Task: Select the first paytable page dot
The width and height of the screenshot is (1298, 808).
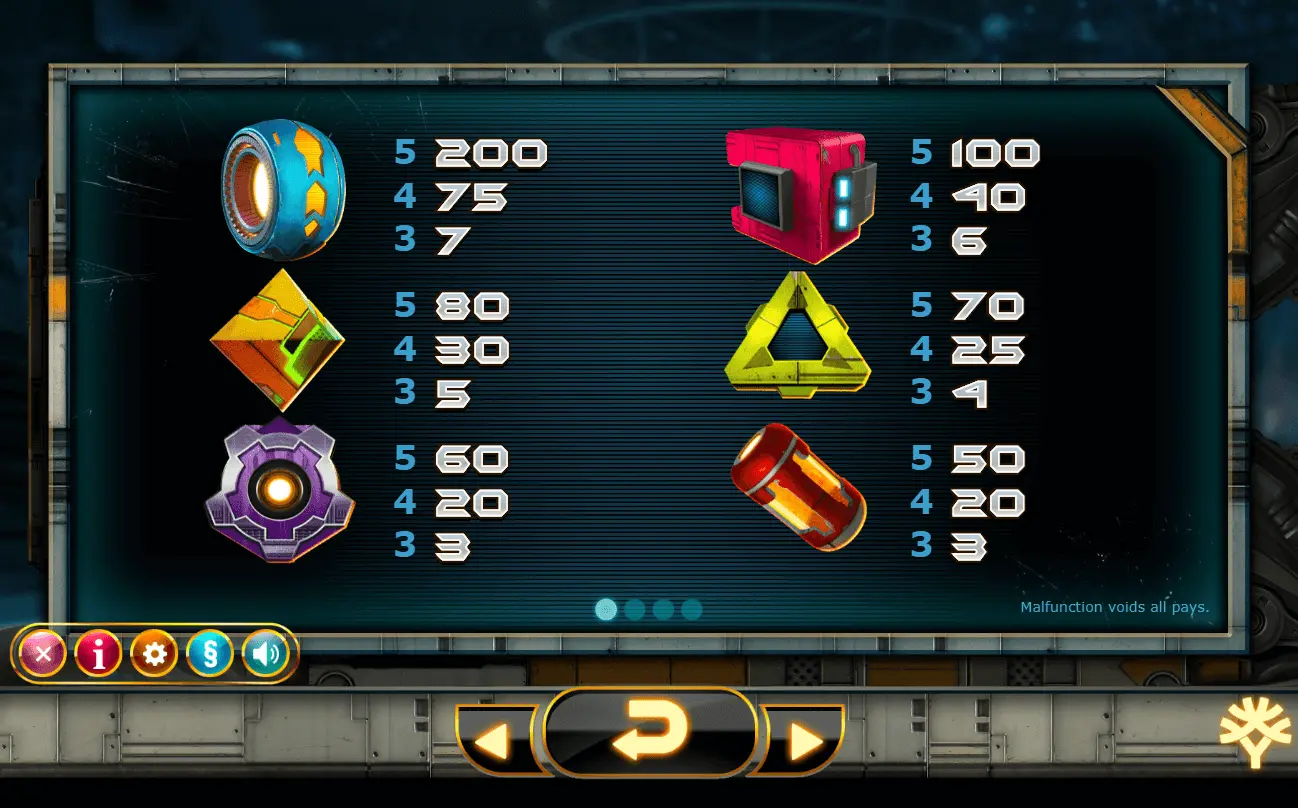Action: [x=606, y=609]
